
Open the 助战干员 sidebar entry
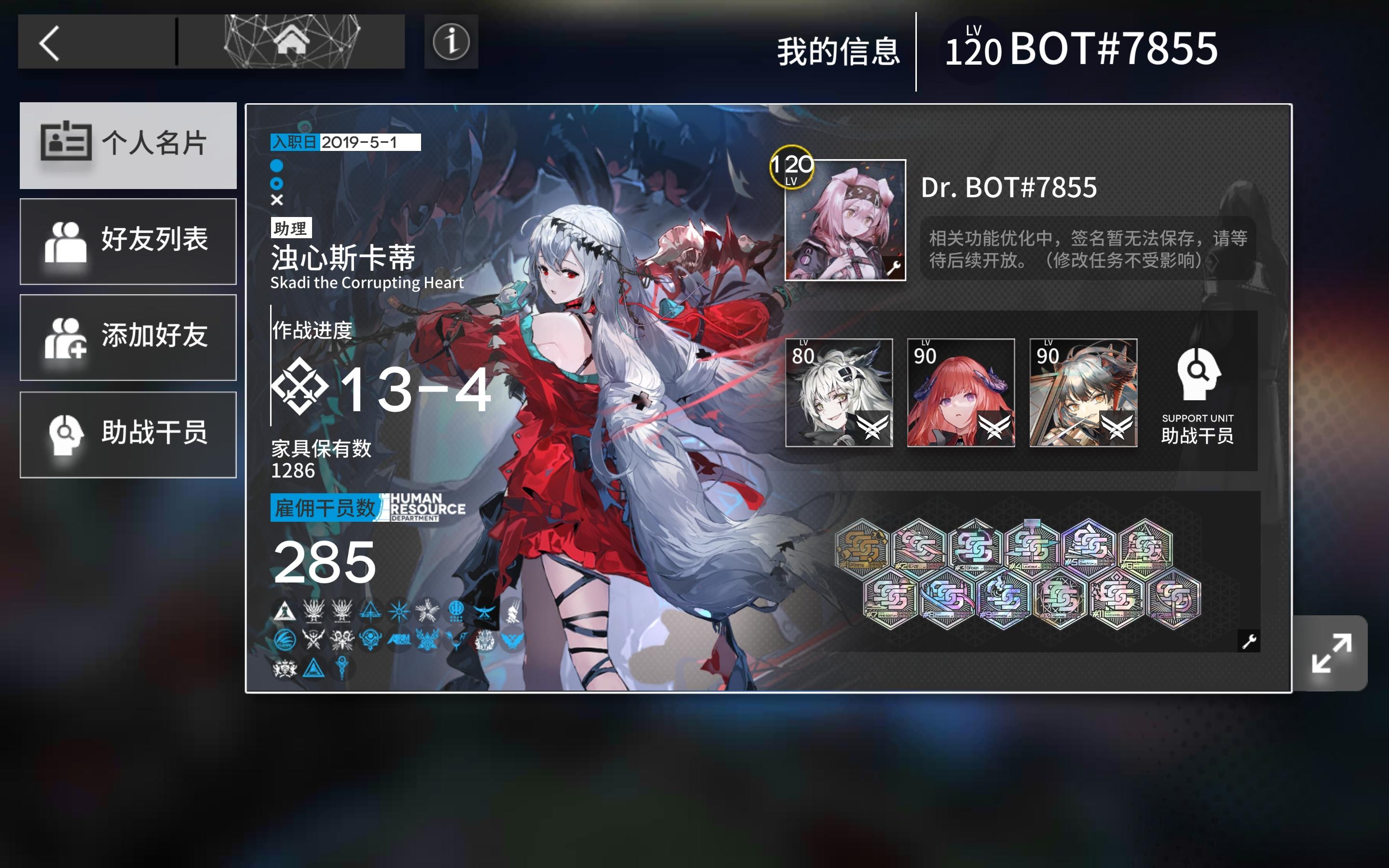pos(127,435)
